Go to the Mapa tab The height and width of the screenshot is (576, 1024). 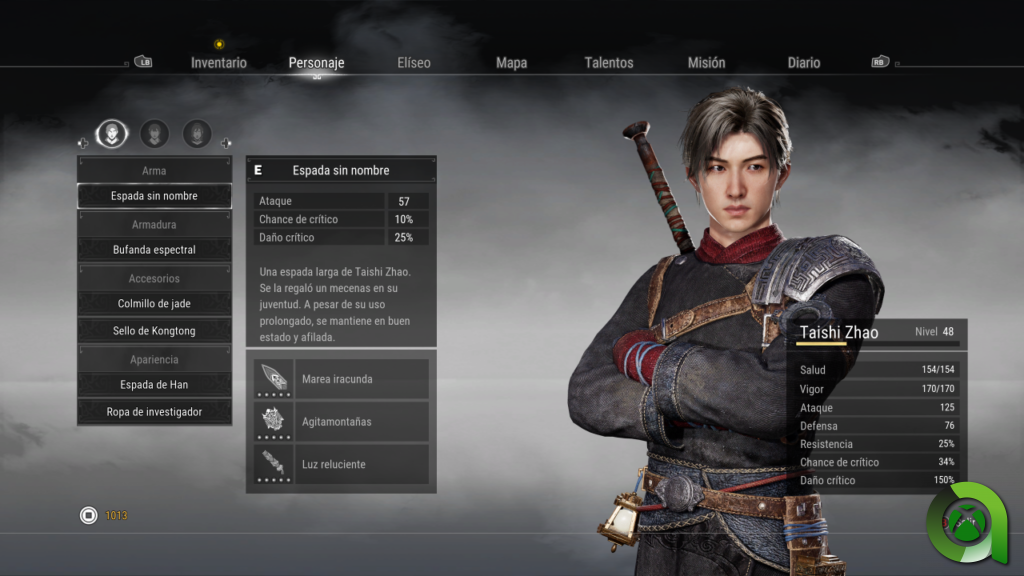pyautogui.click(x=511, y=63)
